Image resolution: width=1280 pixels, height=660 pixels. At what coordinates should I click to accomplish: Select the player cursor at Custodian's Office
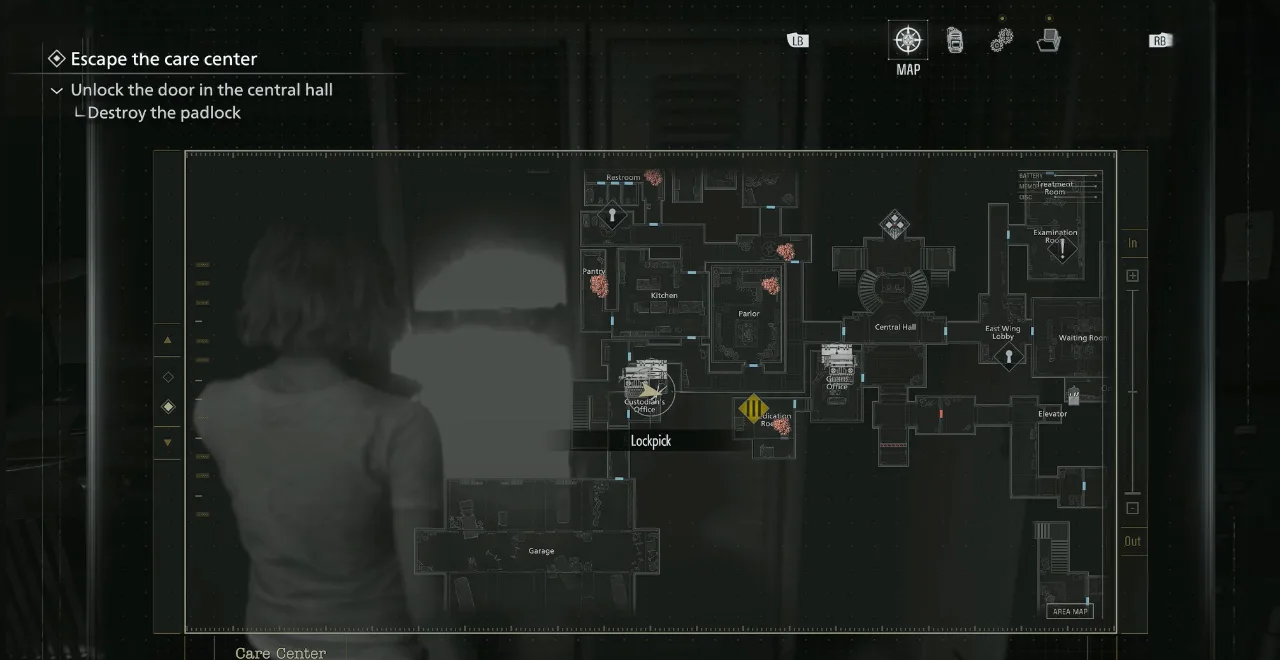(x=650, y=391)
